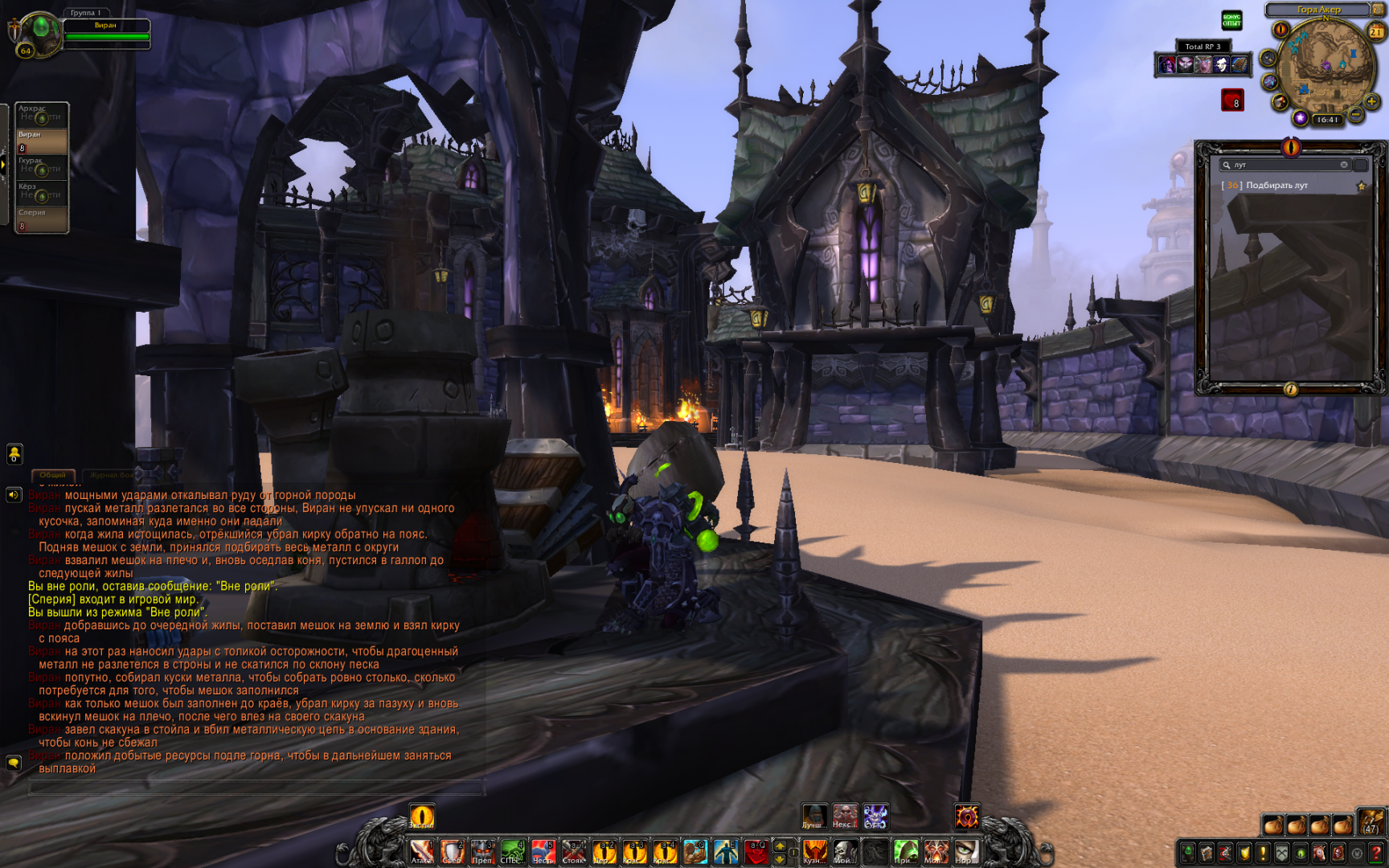The image size is (1389, 868).
Task: Use the Честь ability on the action bar
Action: tap(543, 852)
